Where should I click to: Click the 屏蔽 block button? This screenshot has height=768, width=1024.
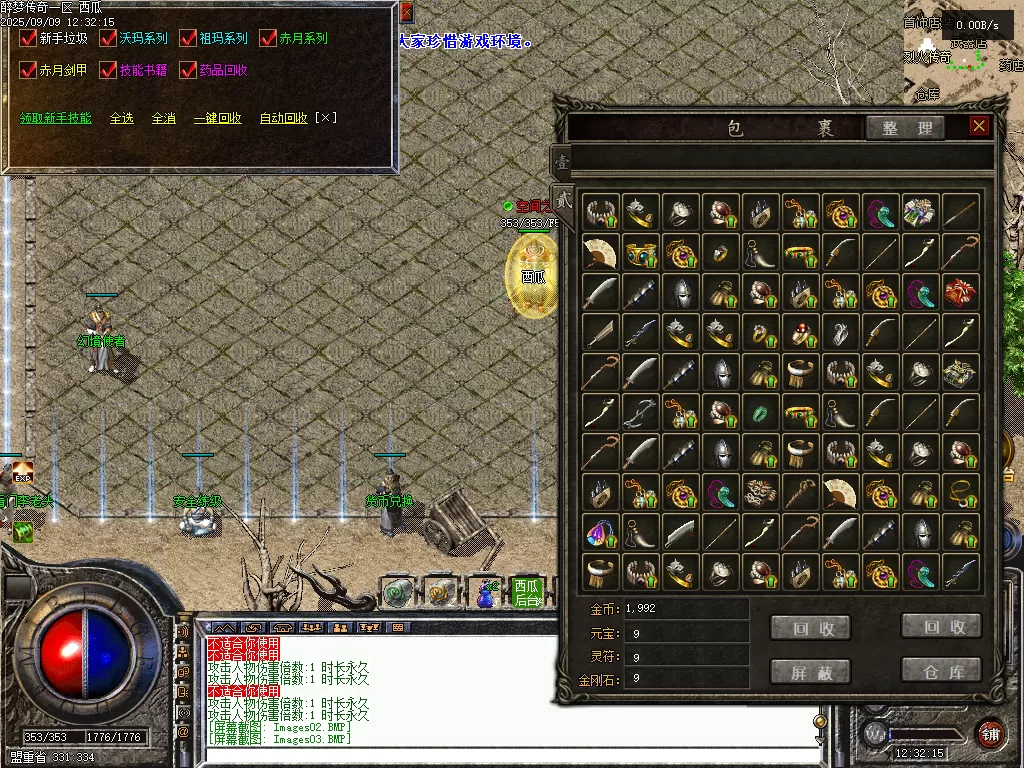point(810,672)
